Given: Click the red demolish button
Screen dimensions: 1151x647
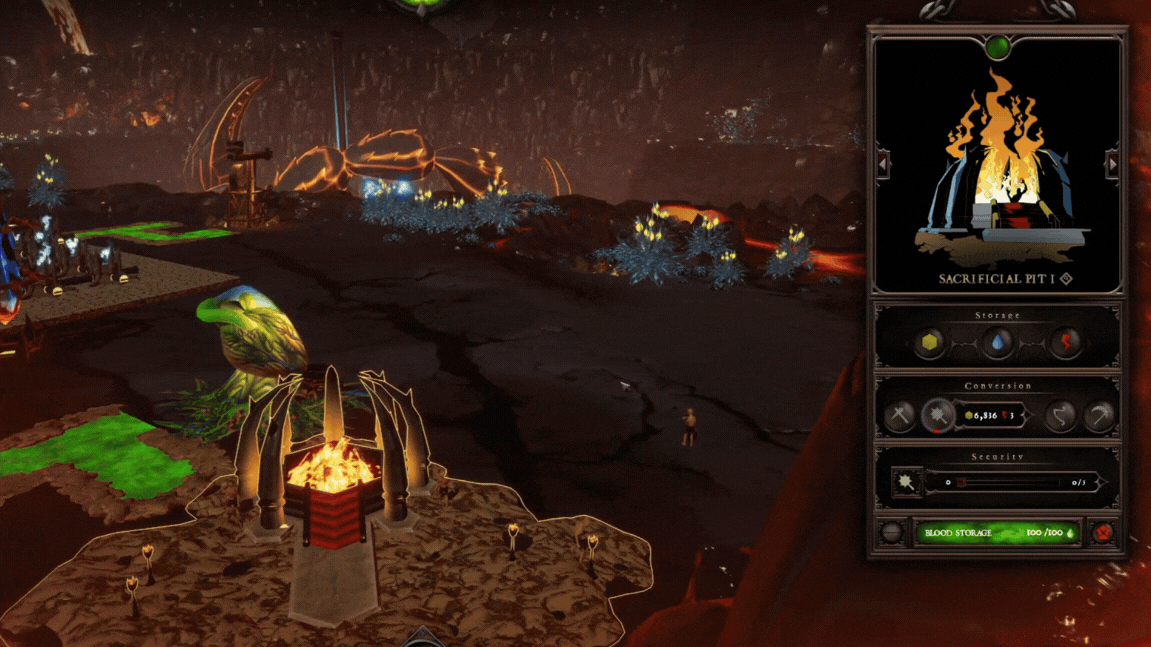Looking at the screenshot, I should [x=1103, y=533].
